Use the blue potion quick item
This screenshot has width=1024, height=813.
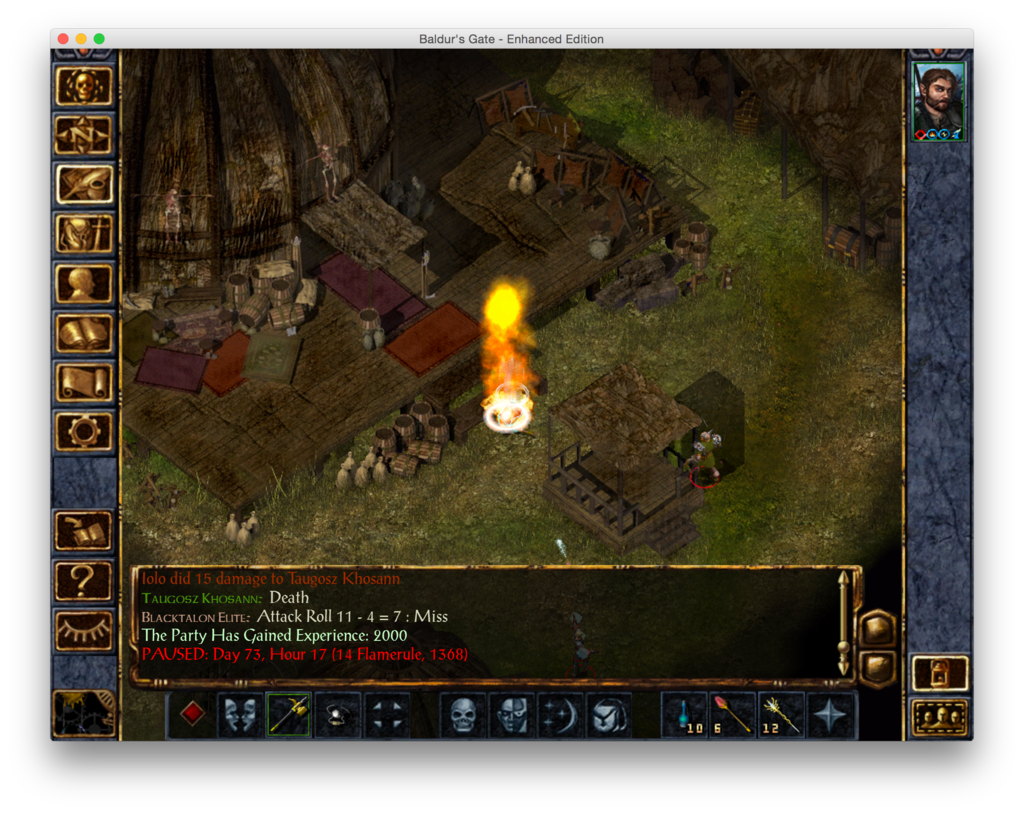click(685, 714)
